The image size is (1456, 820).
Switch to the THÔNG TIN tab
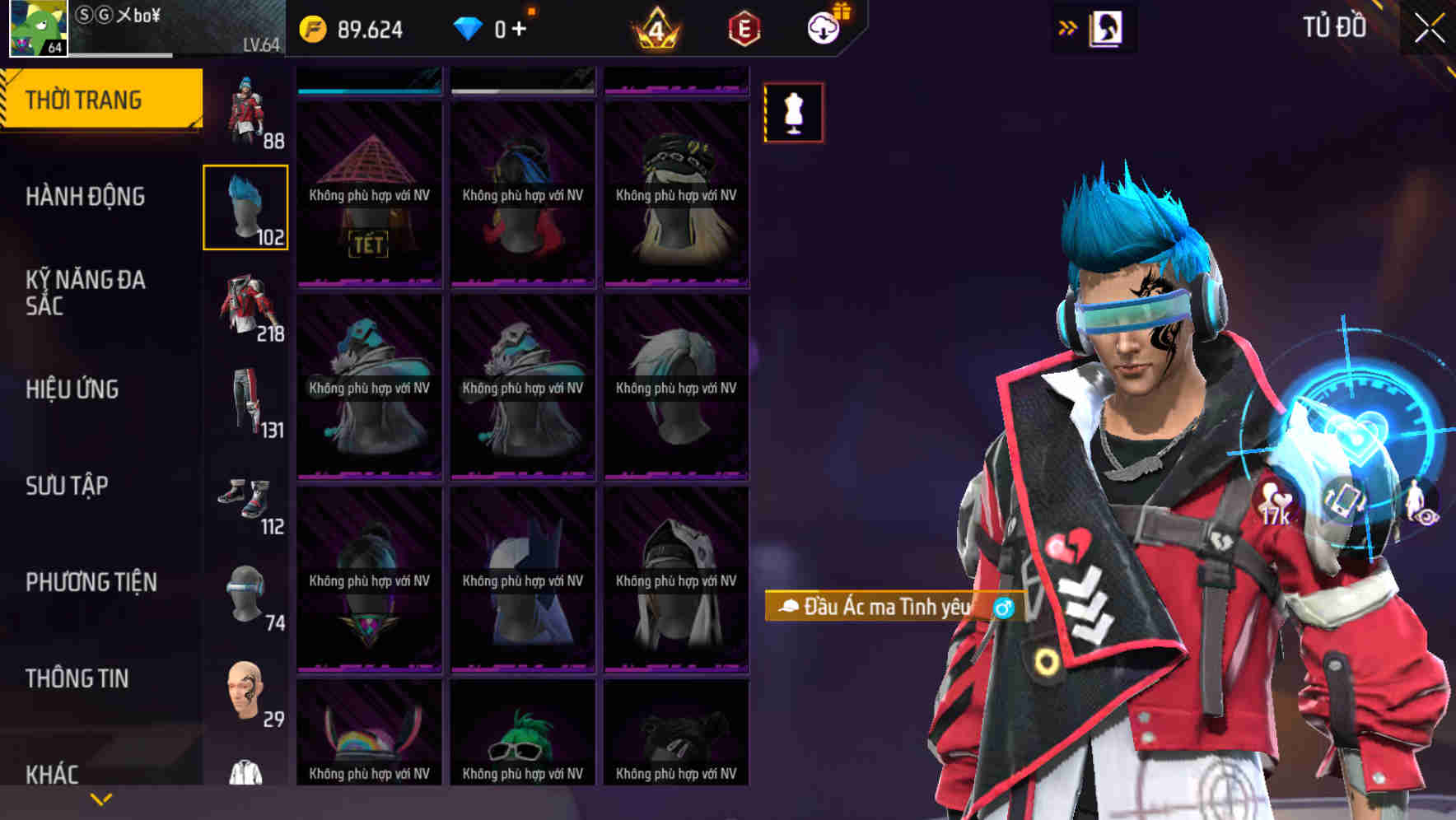pos(77,678)
